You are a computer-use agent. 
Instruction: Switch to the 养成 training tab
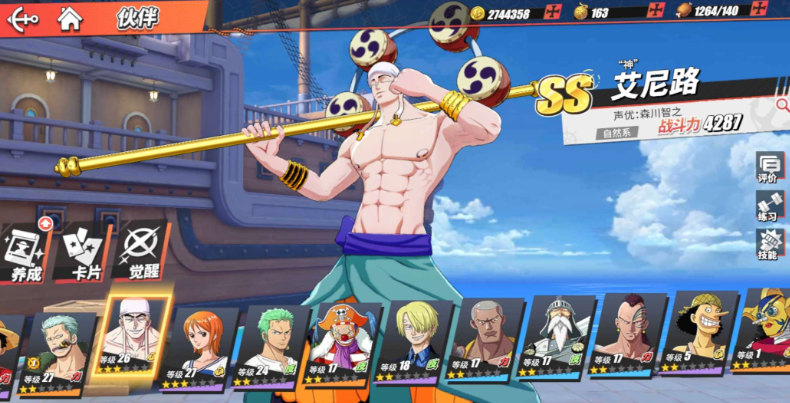click(x=24, y=253)
